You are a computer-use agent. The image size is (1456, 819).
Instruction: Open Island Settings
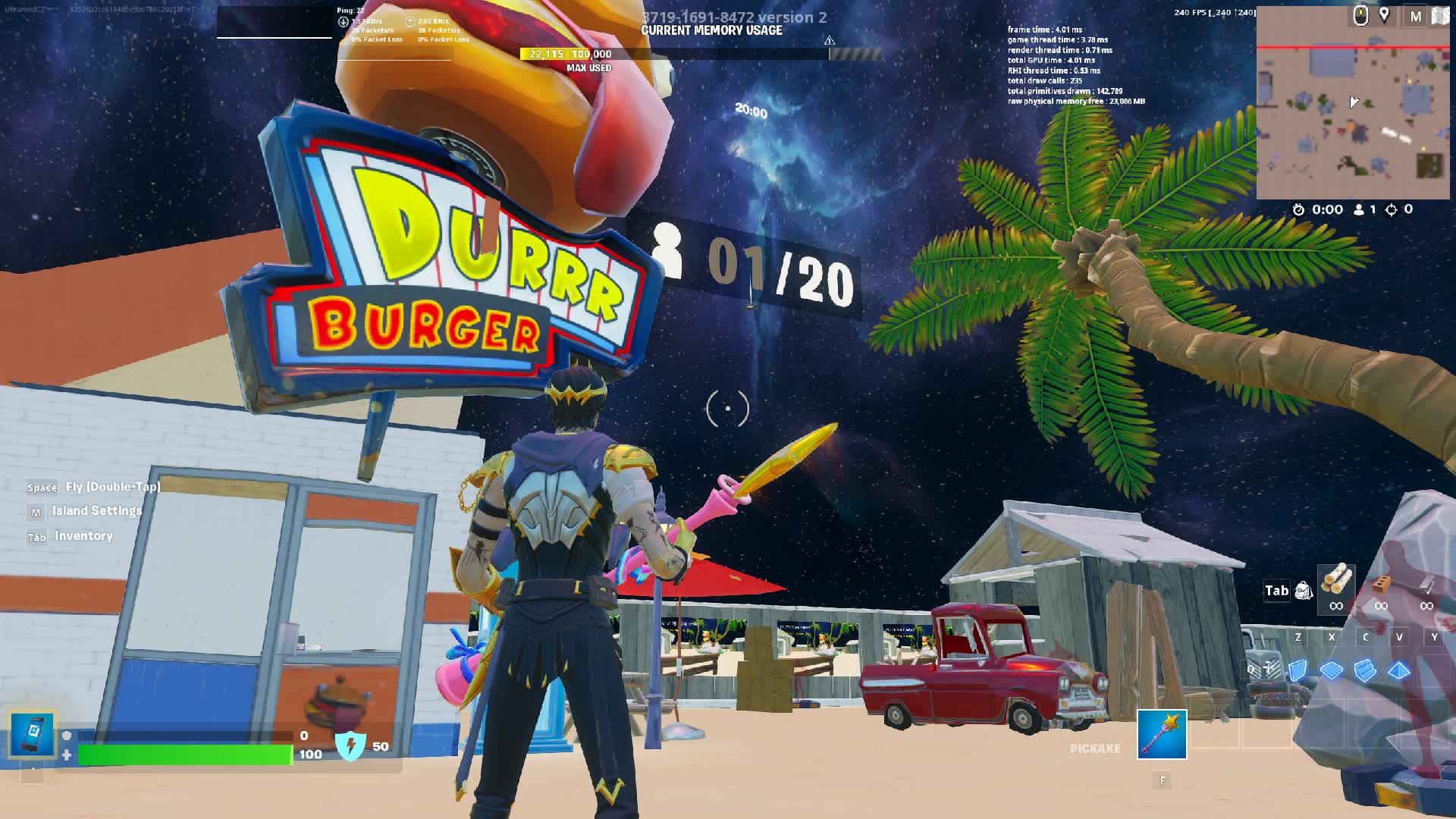coord(86,510)
